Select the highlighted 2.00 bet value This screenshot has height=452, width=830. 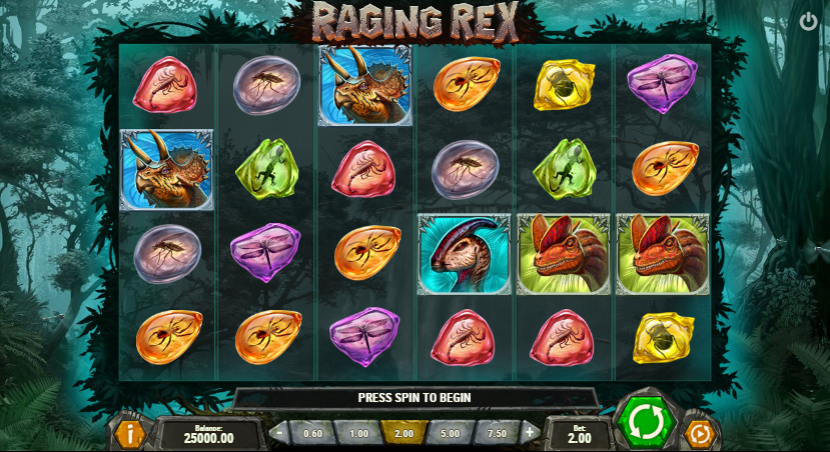coord(404,433)
